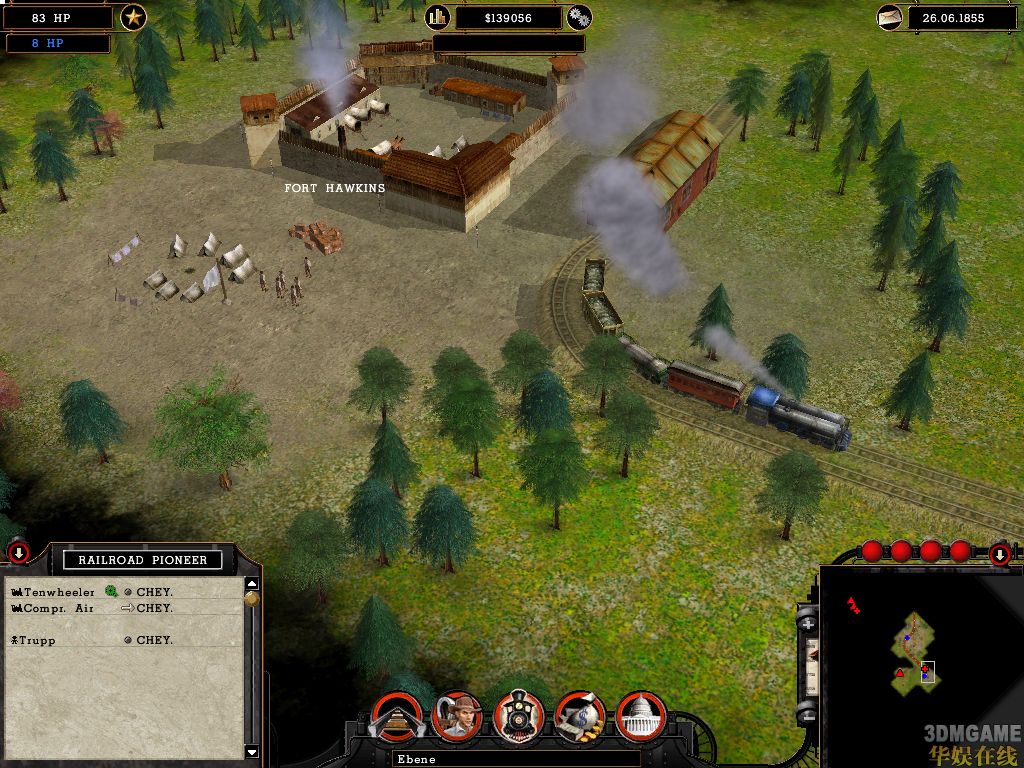The height and width of the screenshot is (768, 1024).
Task: Open the locomotive menu
Action: [x=519, y=716]
